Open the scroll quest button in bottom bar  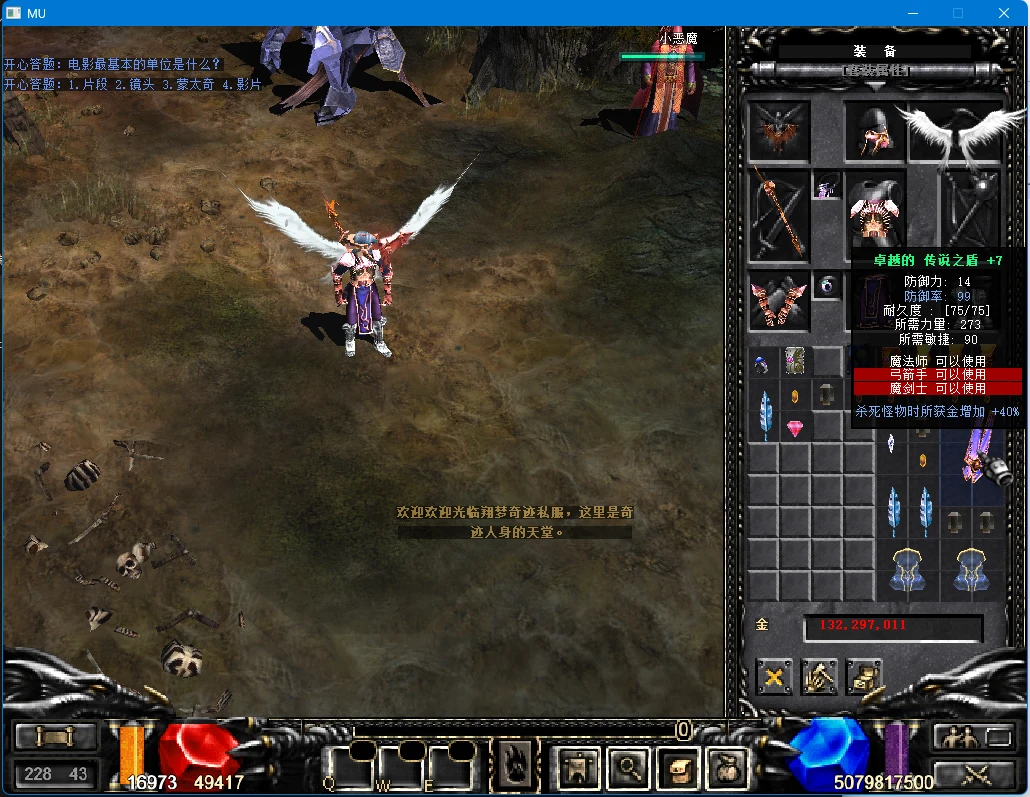click(677, 767)
